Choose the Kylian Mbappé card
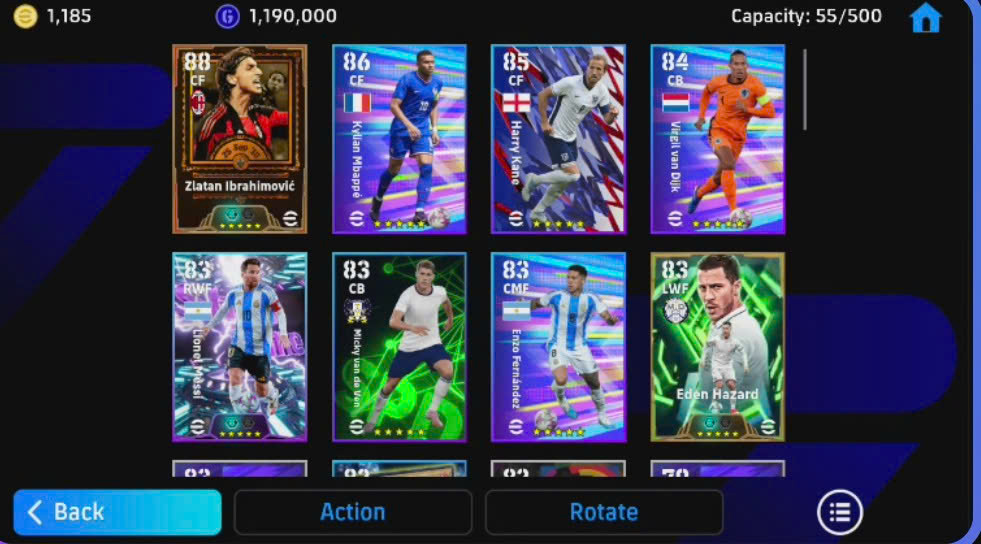 pyautogui.click(x=399, y=139)
